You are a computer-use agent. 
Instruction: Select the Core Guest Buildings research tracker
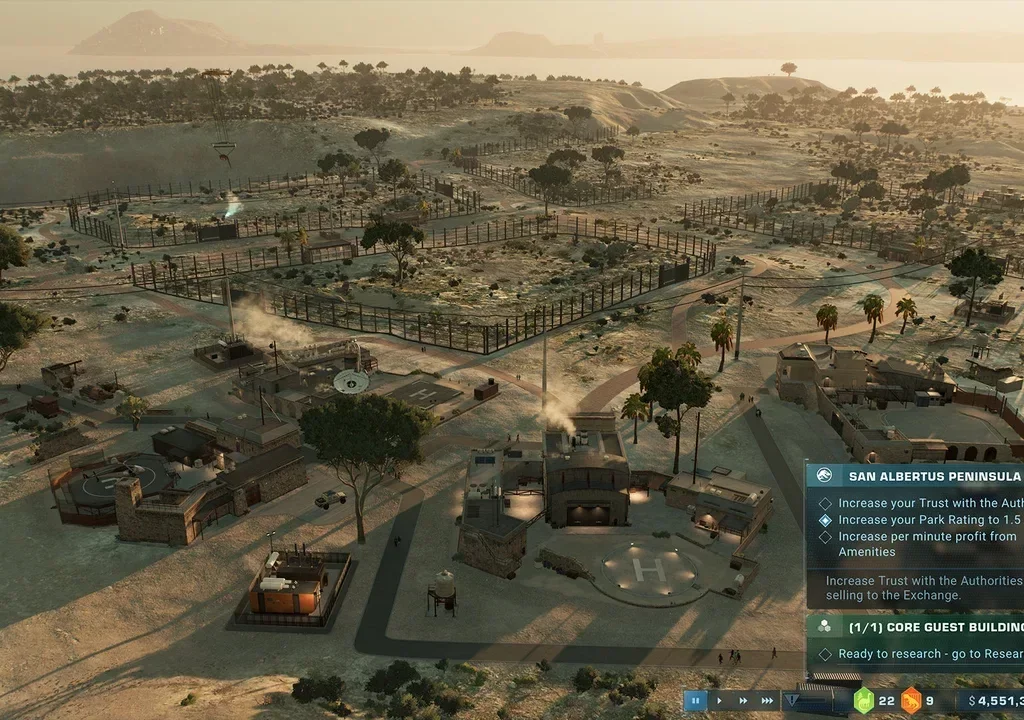(920, 627)
